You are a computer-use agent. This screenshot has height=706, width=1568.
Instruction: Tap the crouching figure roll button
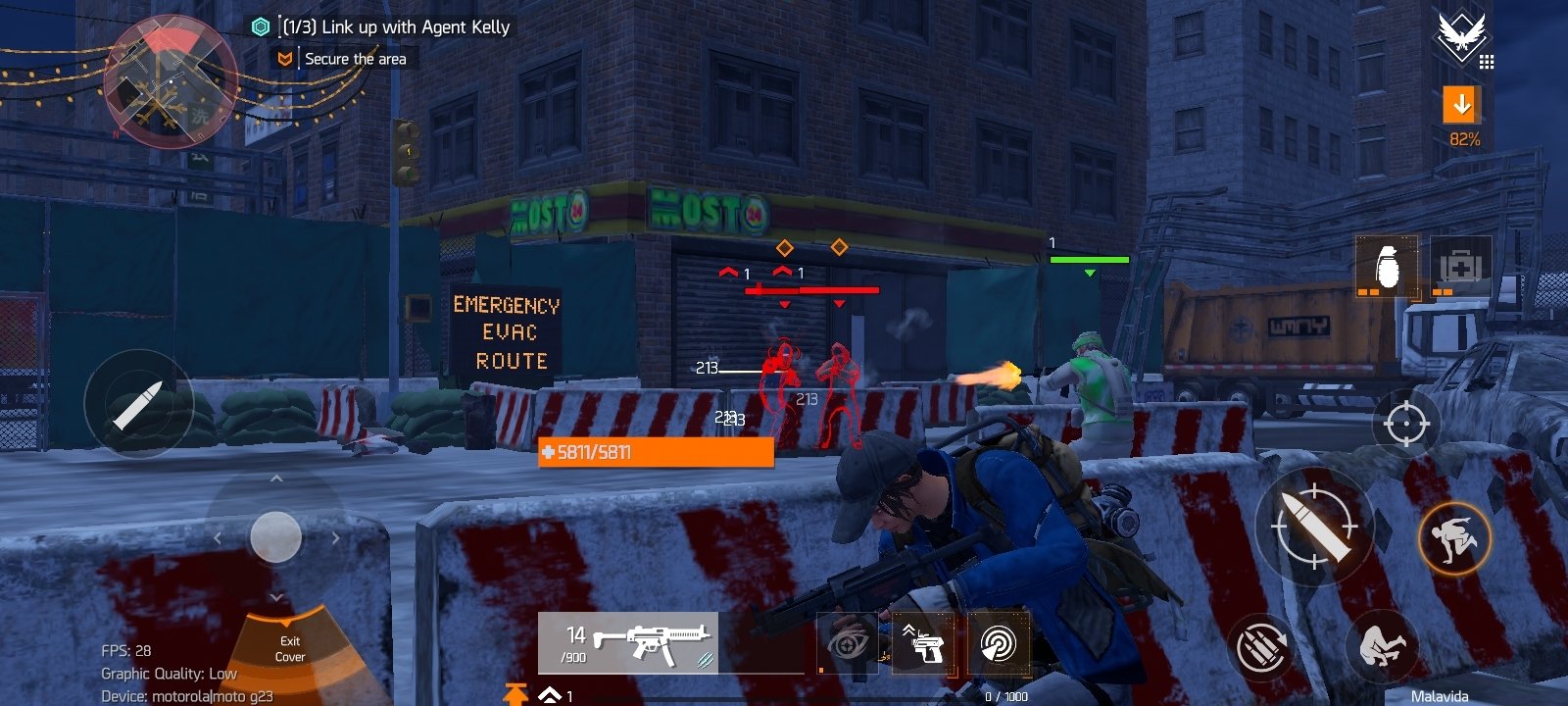coord(1382,645)
